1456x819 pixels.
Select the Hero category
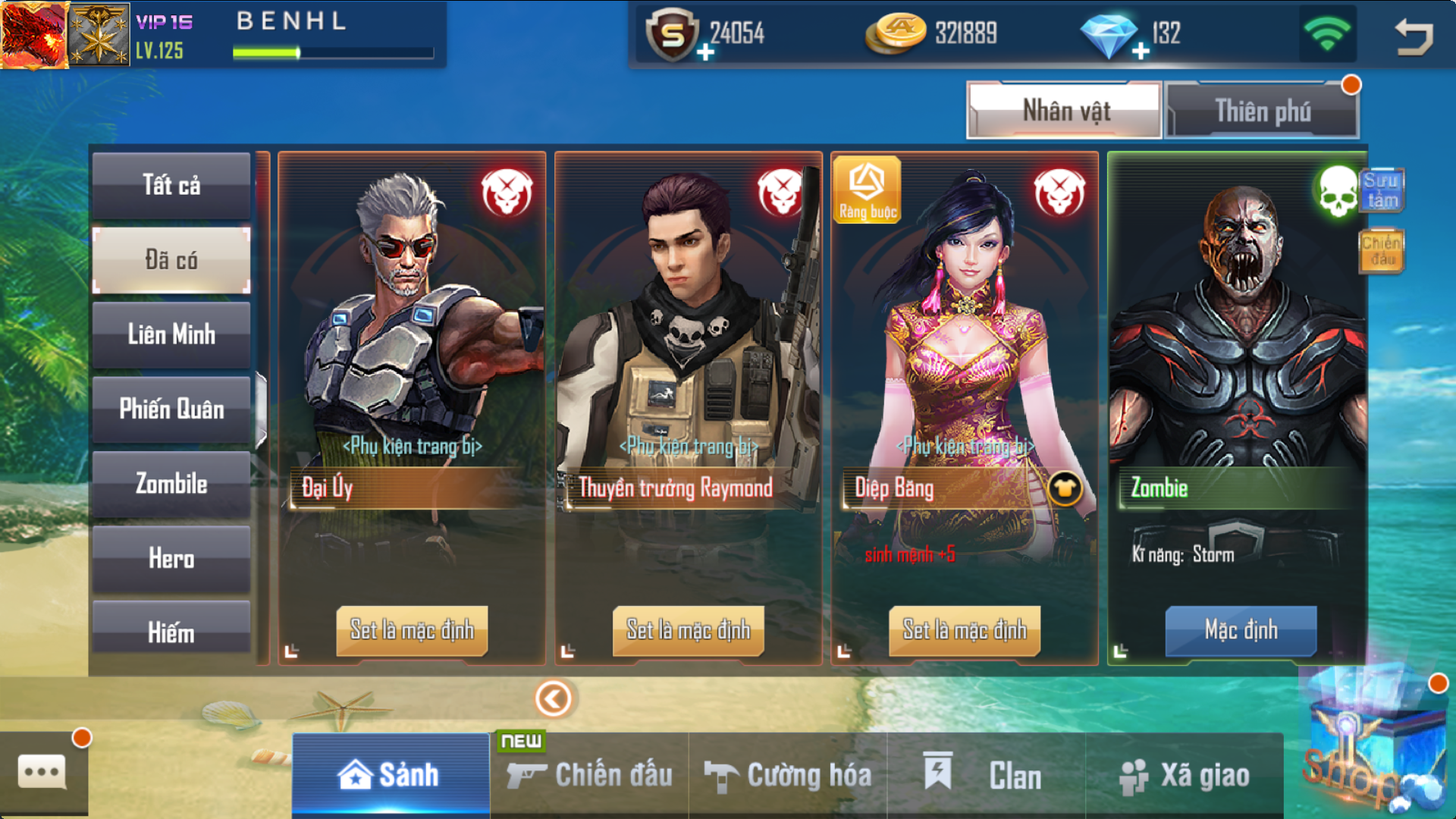[171, 559]
